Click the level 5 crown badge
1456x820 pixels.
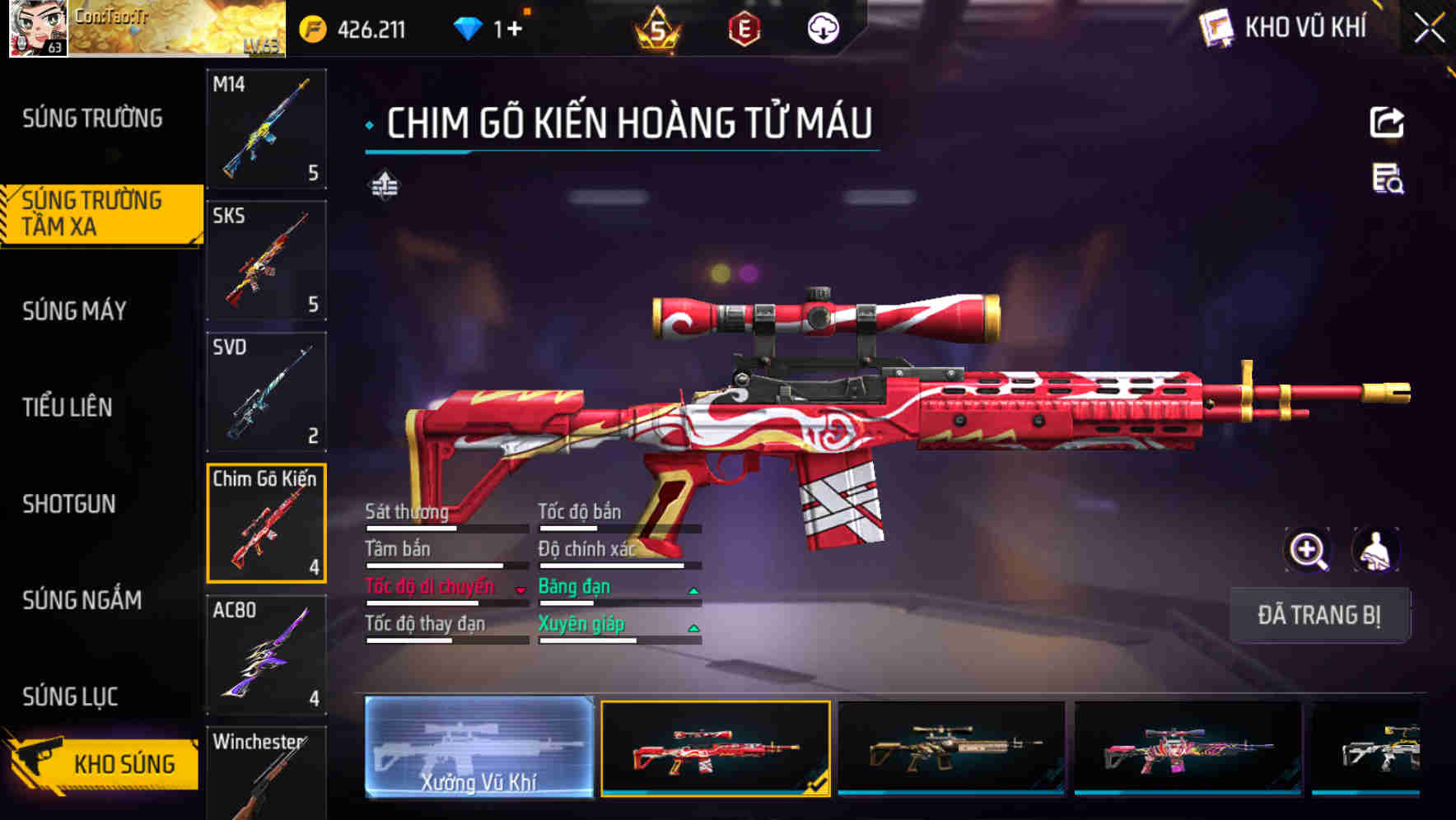click(x=656, y=27)
